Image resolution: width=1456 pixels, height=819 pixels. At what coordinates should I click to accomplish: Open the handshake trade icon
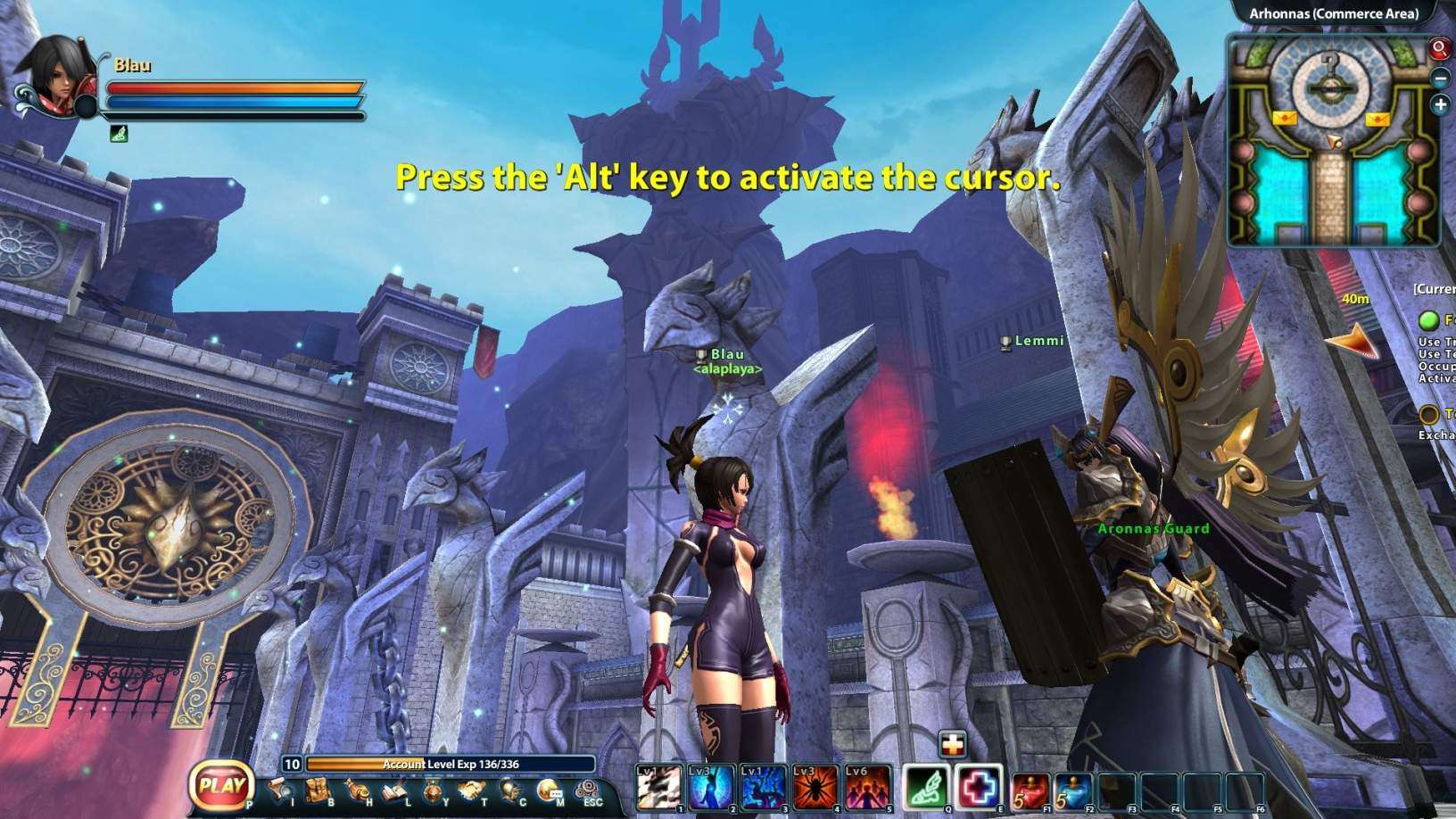pyautogui.click(x=472, y=790)
